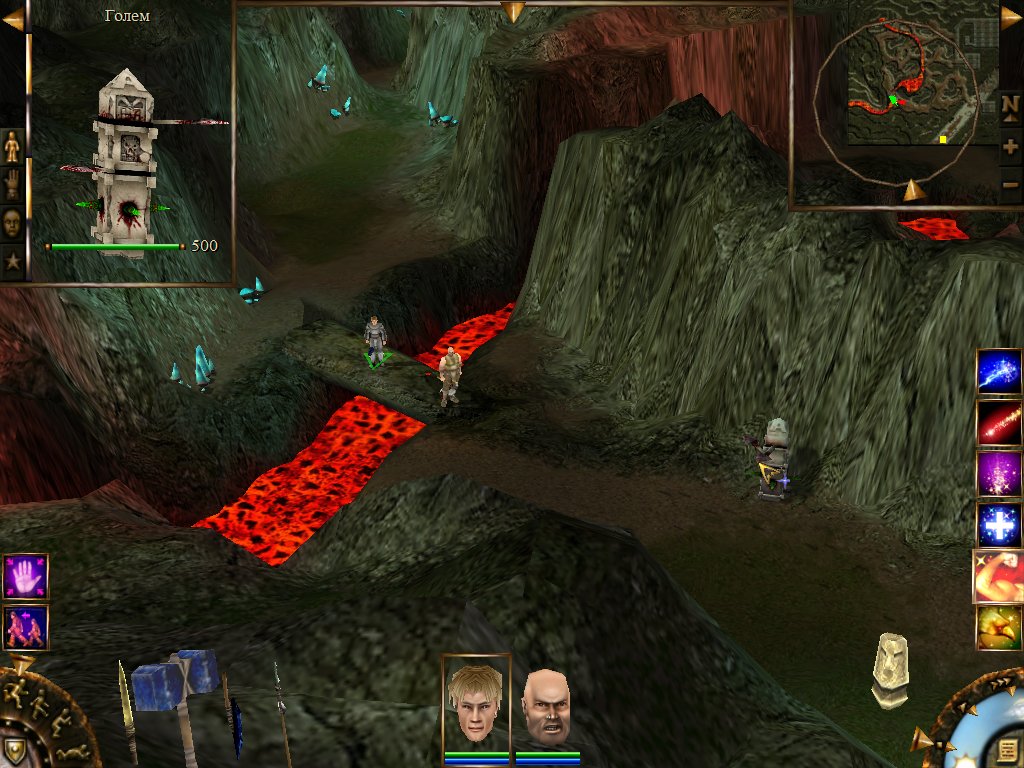Image resolution: width=1024 pixels, height=768 pixels.
Task: Zoom out the minimap with minus button
Action: pyautogui.click(x=1010, y=184)
